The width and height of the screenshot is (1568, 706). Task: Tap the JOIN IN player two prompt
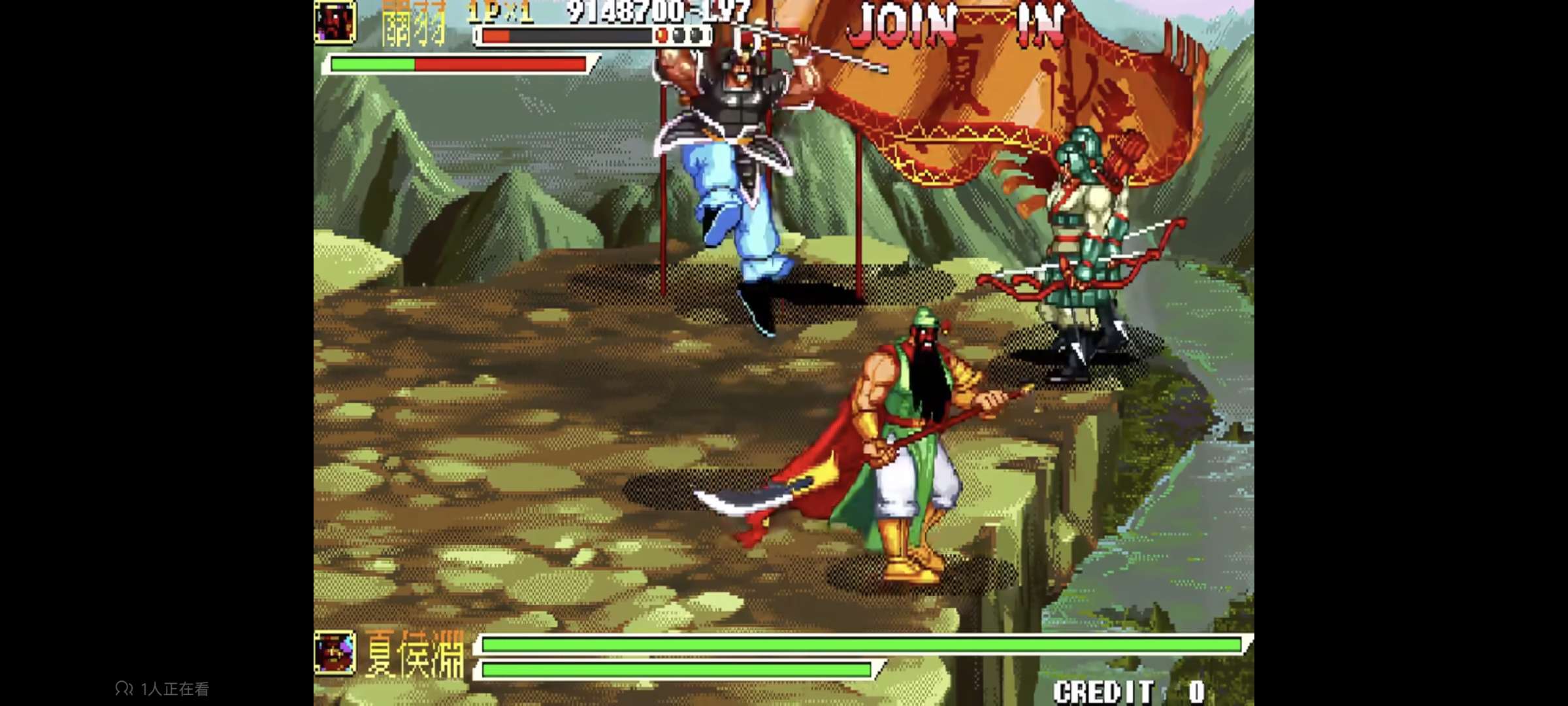956,26
